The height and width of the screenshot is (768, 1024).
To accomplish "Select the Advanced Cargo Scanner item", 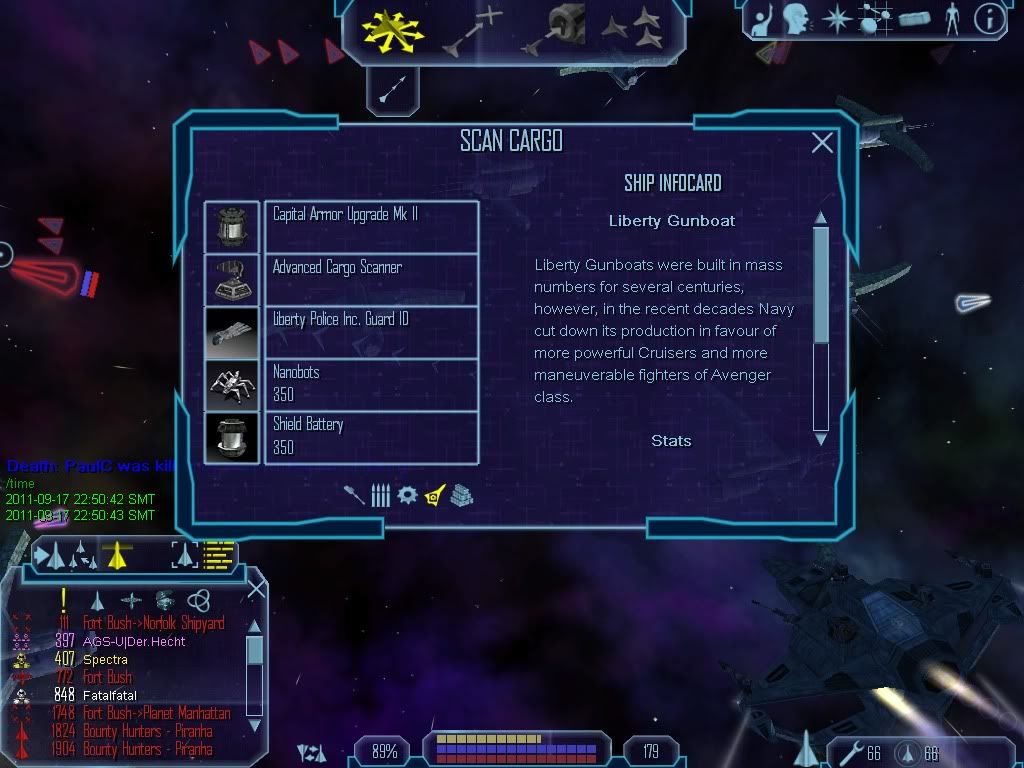I will [371, 279].
